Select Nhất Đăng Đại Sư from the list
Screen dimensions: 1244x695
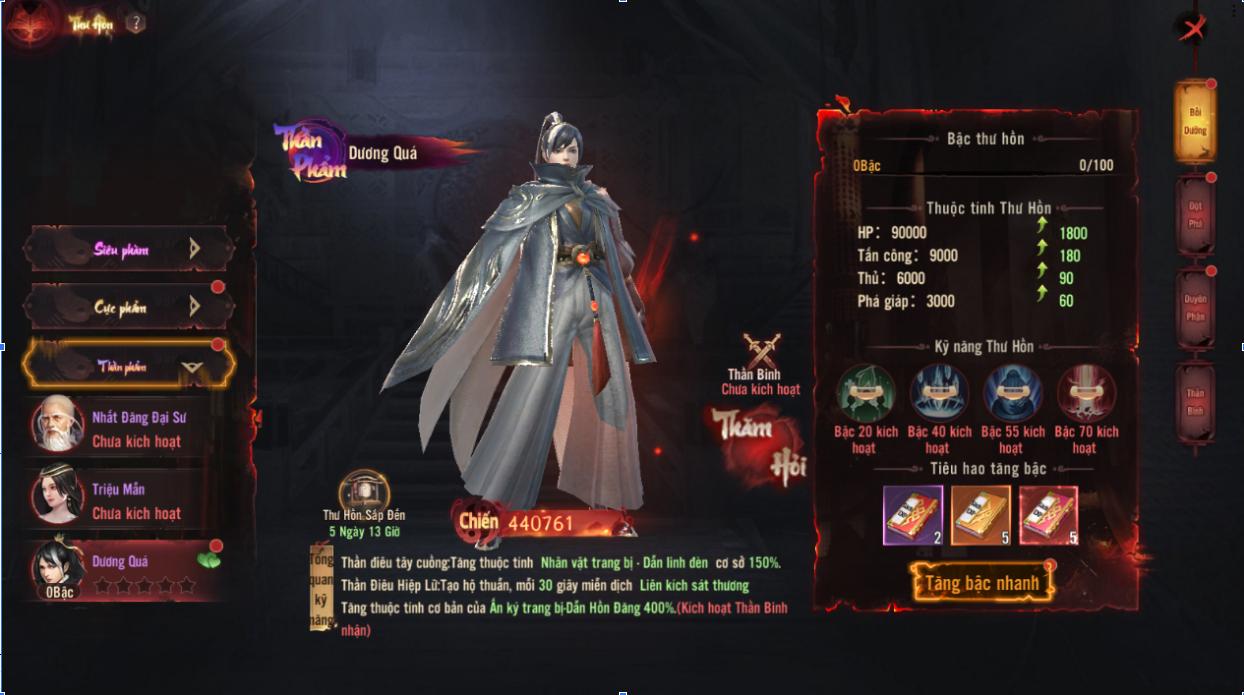point(125,429)
